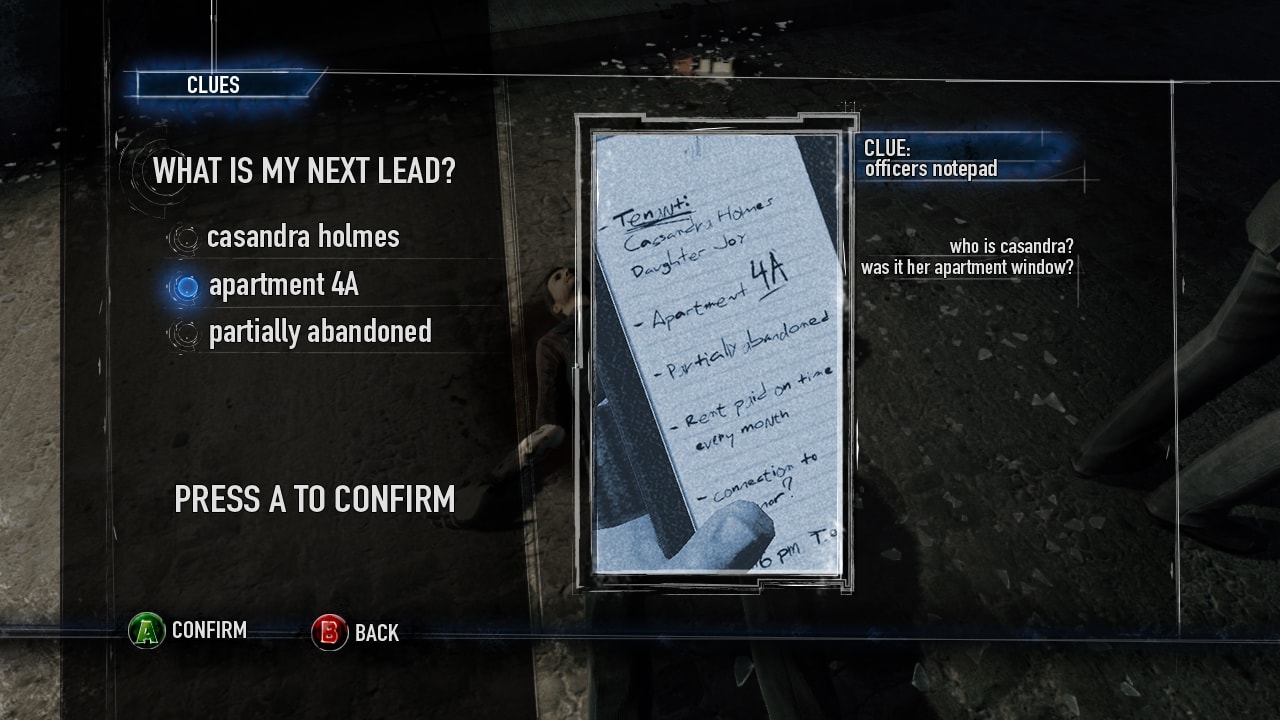
Task: Select the apartment 4A lead
Action: [x=282, y=286]
